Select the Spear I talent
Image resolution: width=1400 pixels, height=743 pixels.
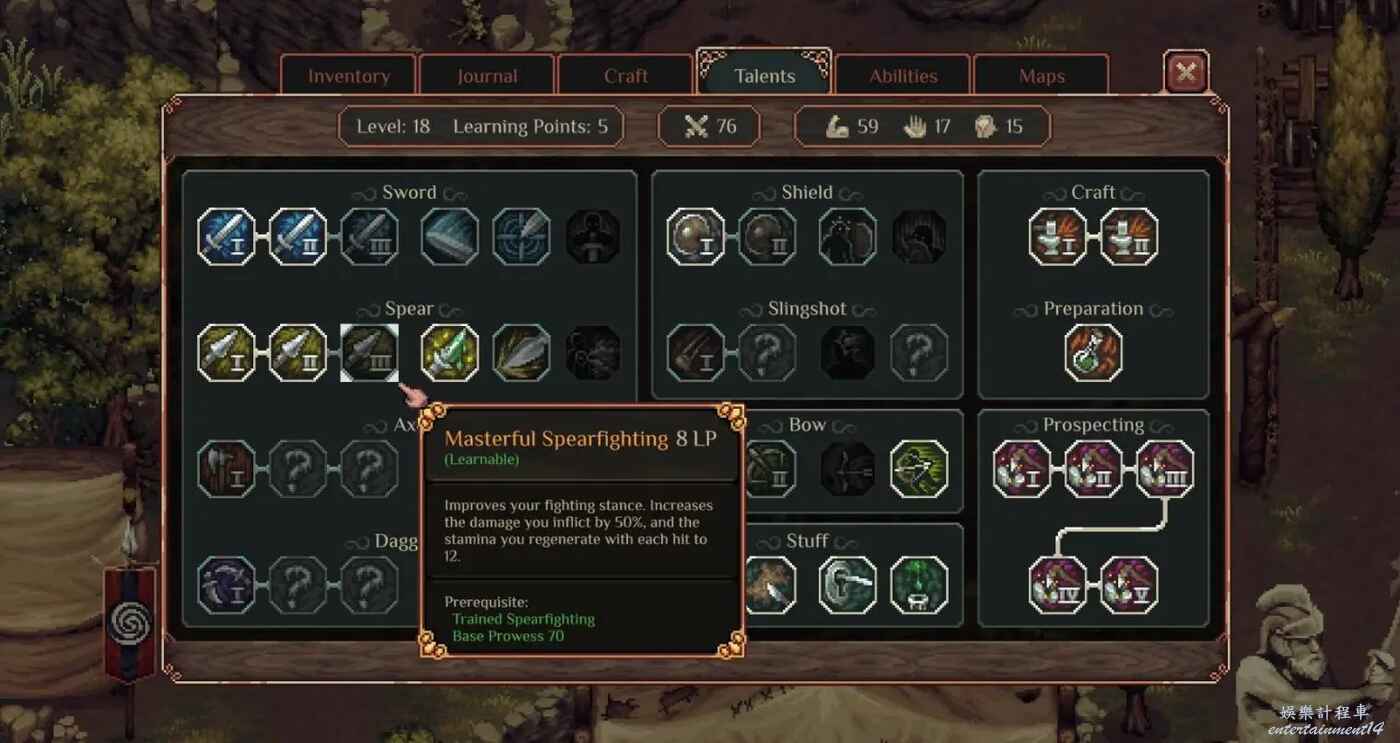pyautogui.click(x=226, y=353)
